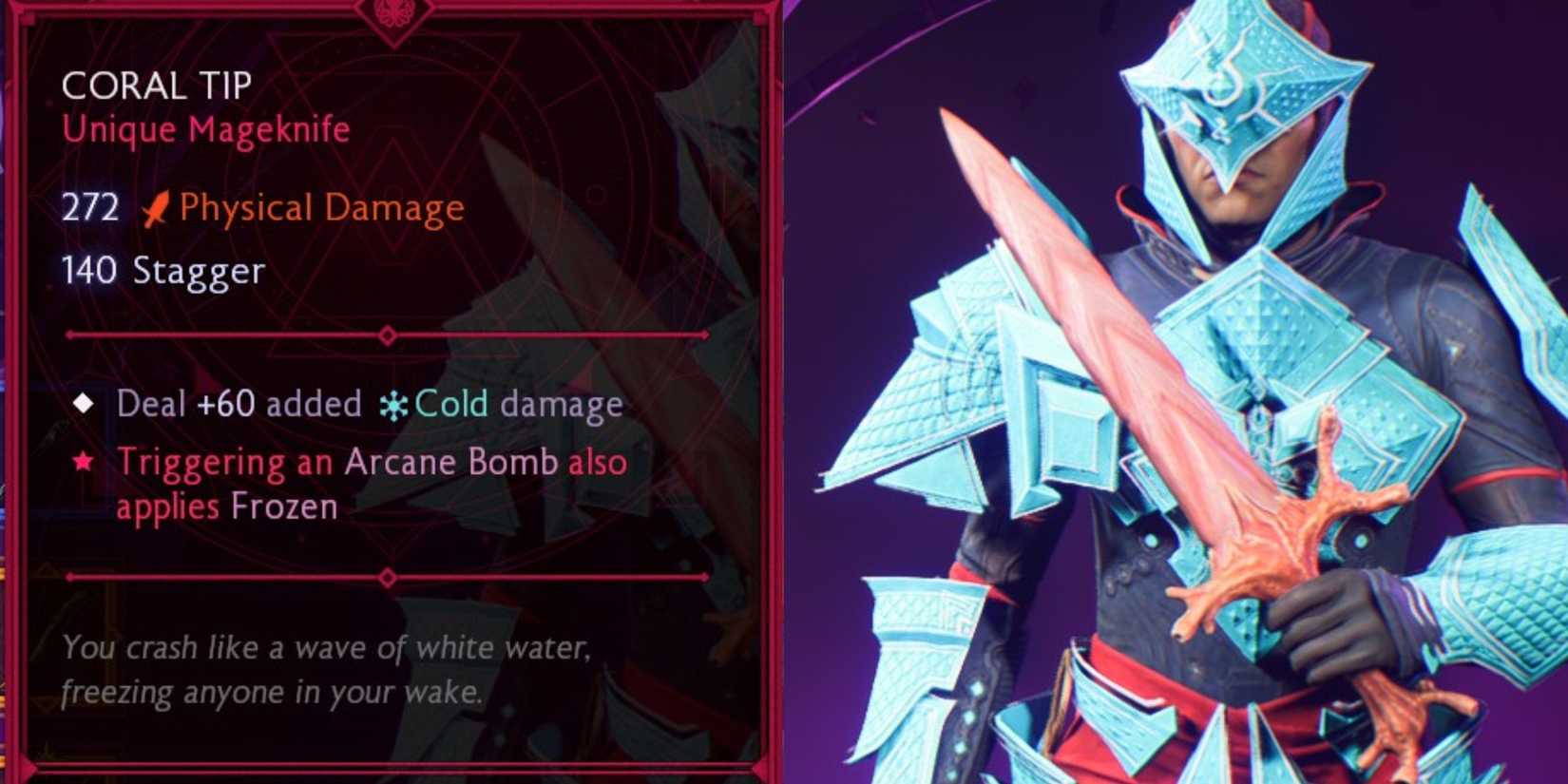Click the diamond marker on the lower divider

pos(387,577)
